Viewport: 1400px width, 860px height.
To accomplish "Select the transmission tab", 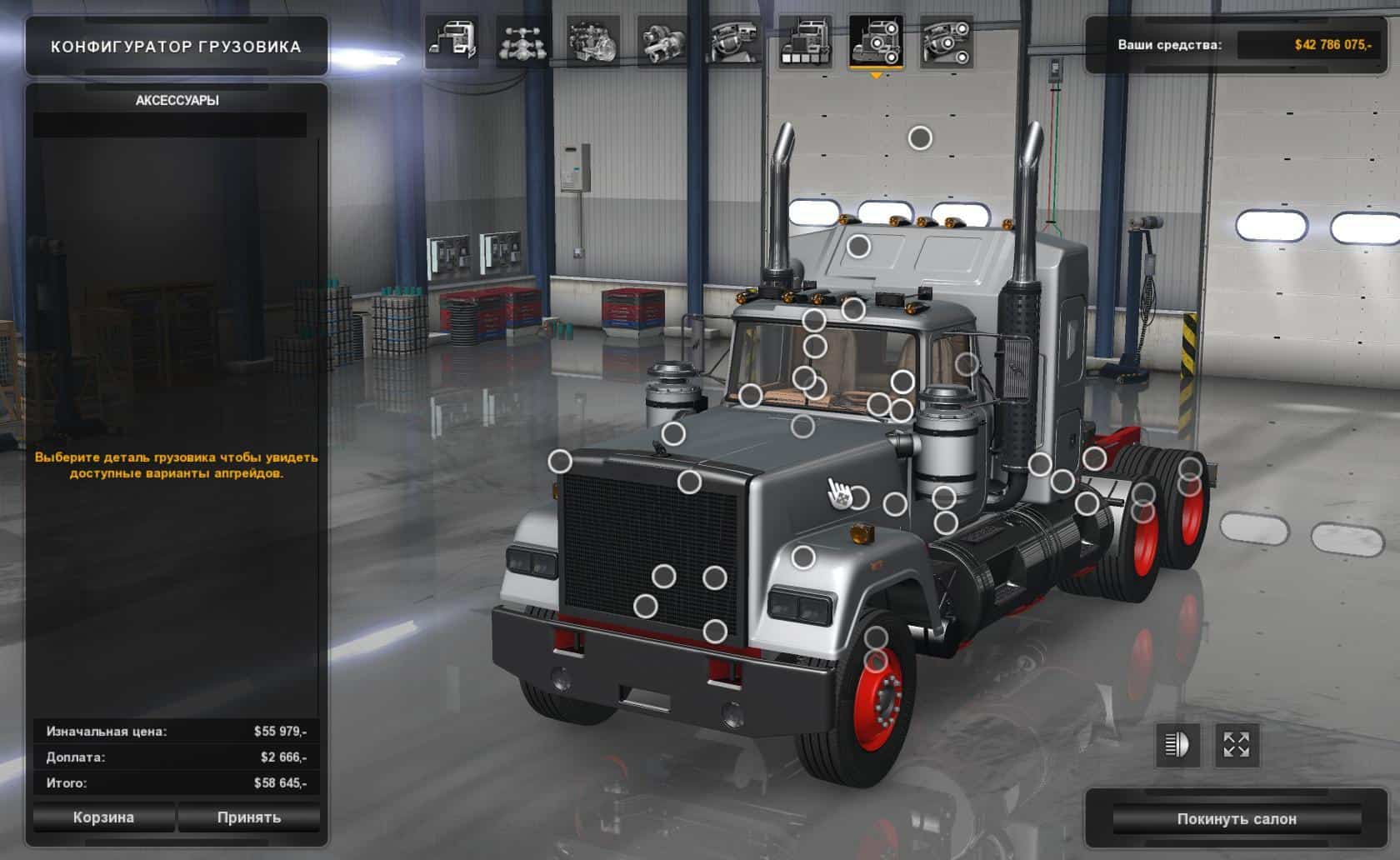I will pos(662,41).
